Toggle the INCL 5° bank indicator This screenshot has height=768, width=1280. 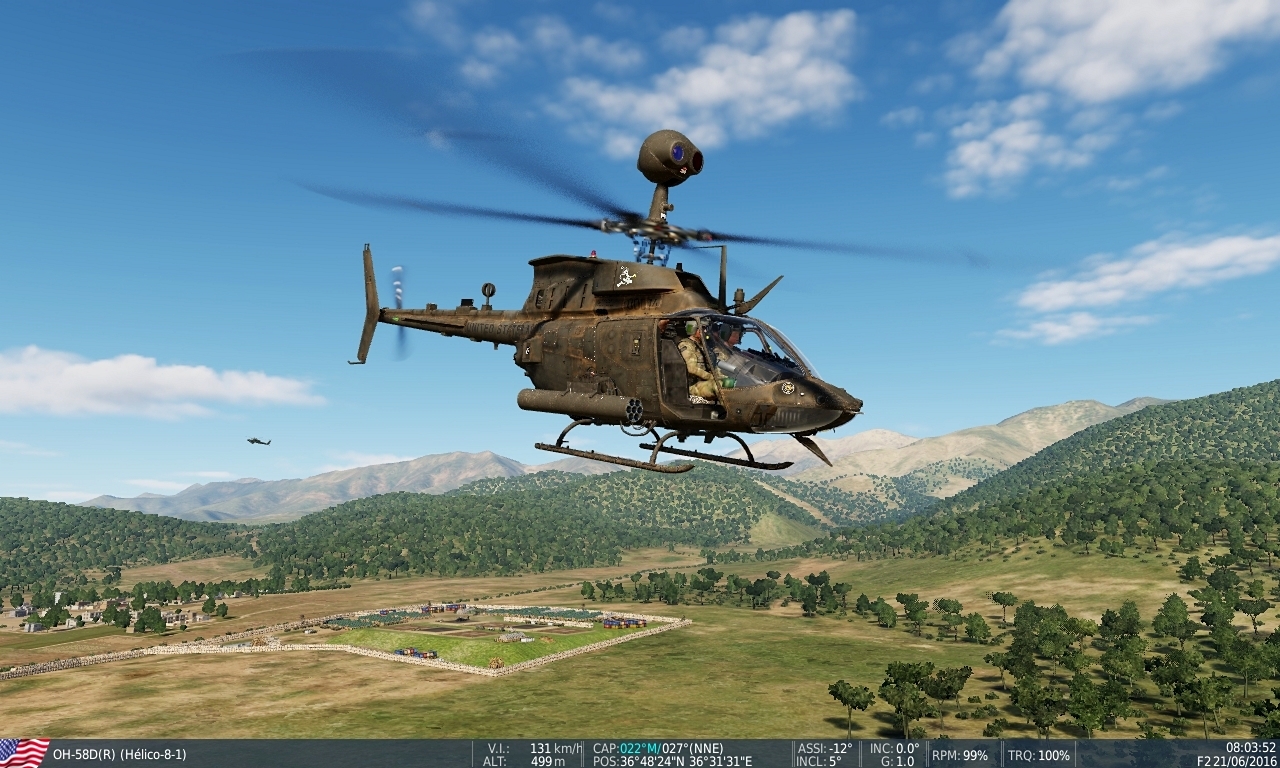pyautogui.click(x=818, y=760)
